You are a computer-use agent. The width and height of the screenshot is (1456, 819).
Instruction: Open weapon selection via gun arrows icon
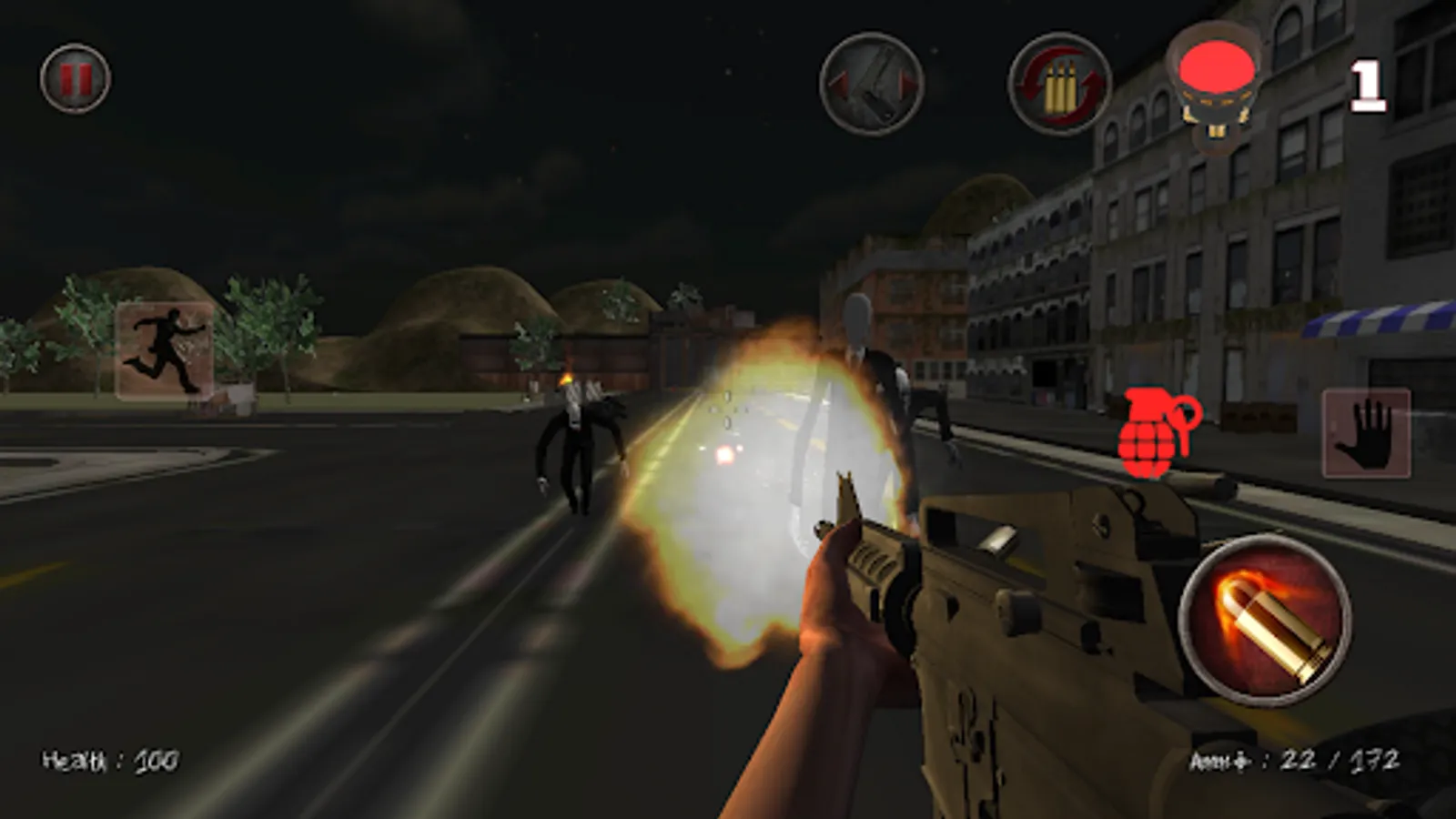[871, 84]
